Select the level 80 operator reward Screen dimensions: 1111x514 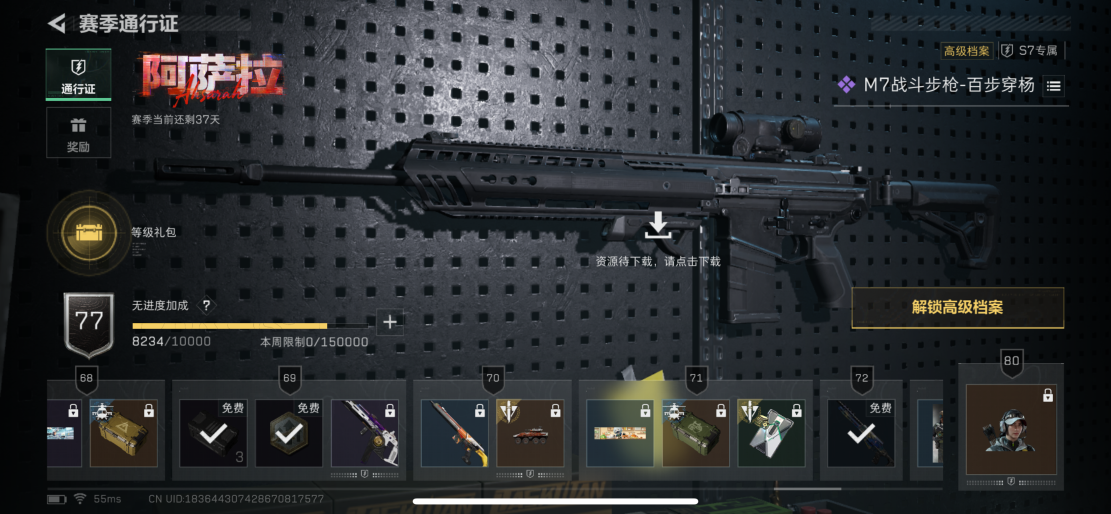(1010, 430)
